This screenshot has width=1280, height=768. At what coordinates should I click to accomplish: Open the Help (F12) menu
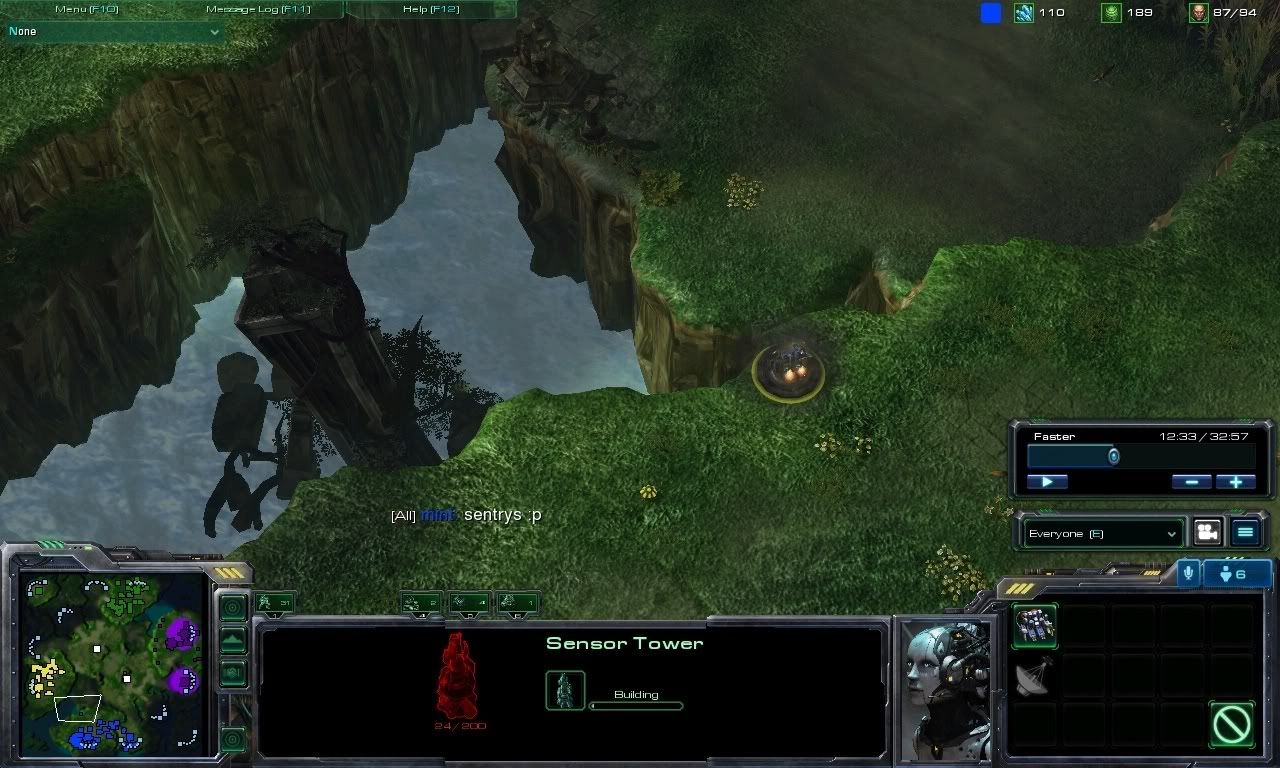pyautogui.click(x=430, y=9)
